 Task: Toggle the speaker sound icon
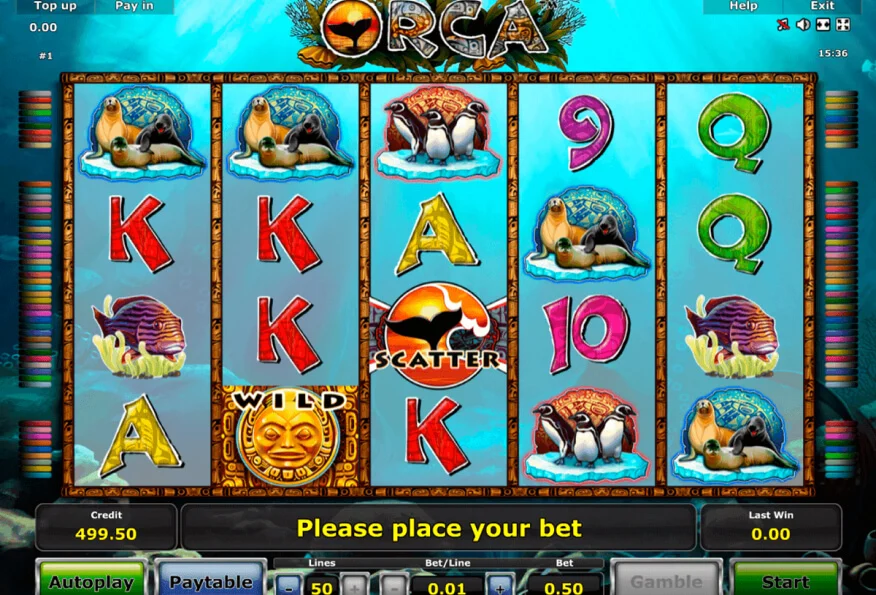tap(802, 25)
